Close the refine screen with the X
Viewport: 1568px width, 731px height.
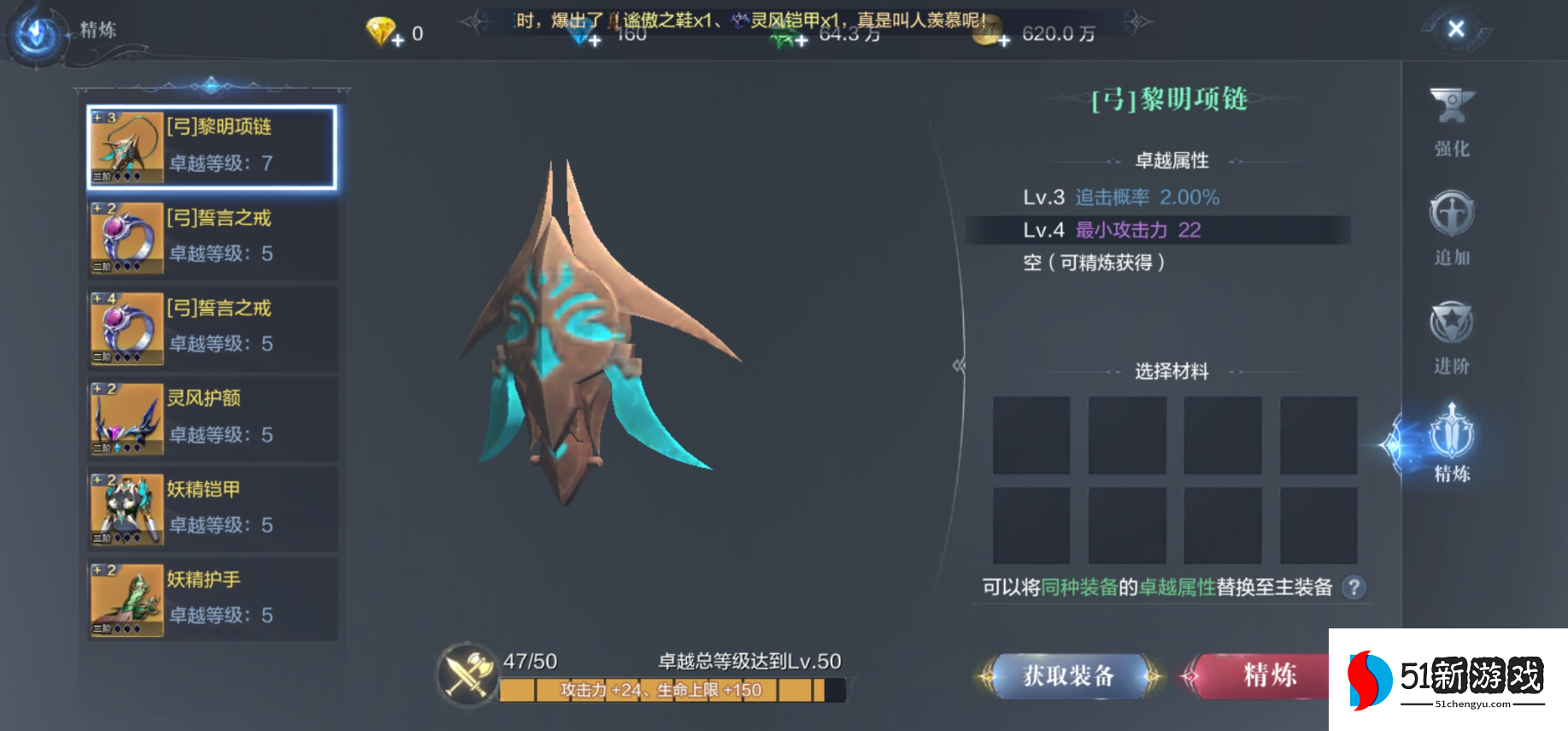point(1456,30)
